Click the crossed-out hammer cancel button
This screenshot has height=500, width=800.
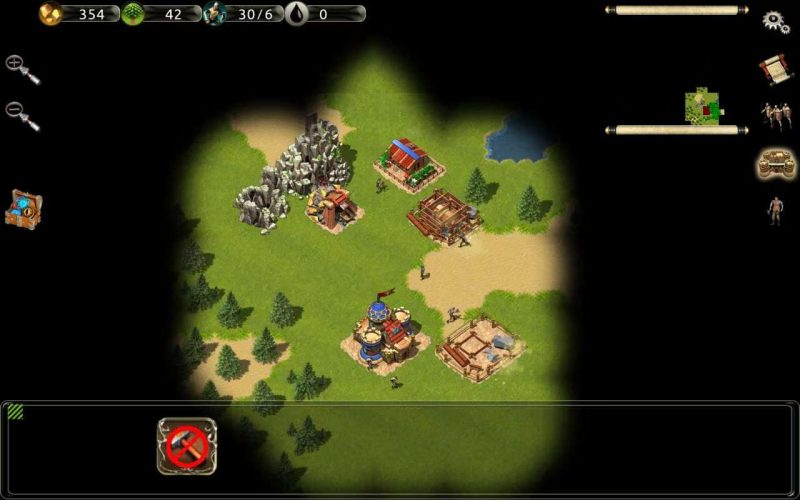point(187,446)
